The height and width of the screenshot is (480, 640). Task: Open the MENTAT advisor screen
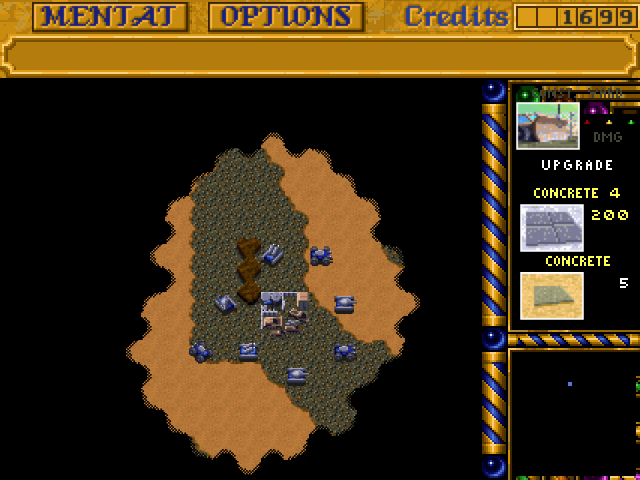[110, 17]
